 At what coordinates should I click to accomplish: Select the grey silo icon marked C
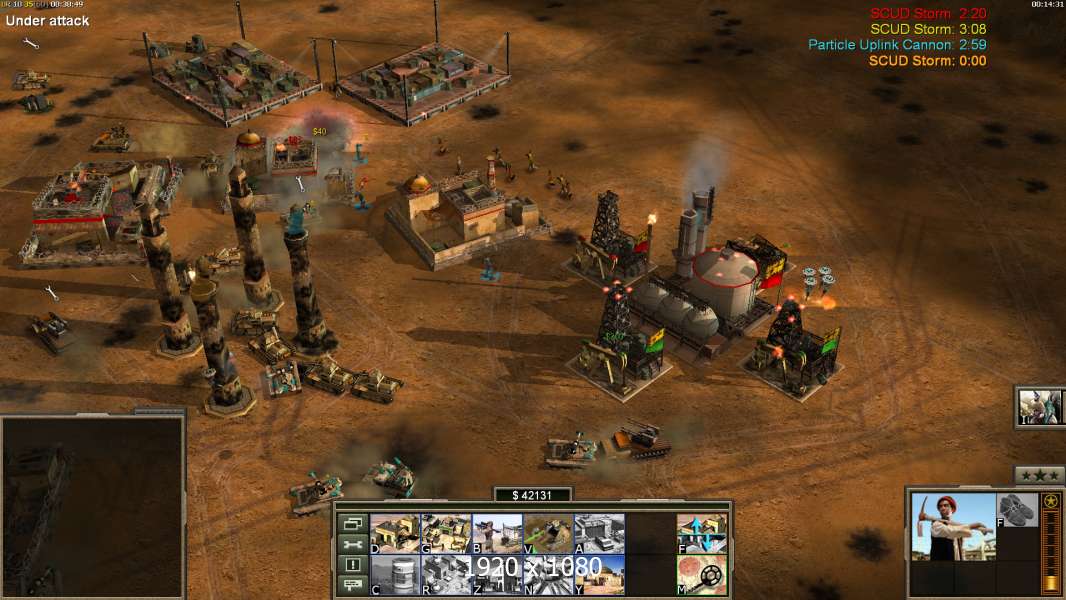tap(395, 575)
